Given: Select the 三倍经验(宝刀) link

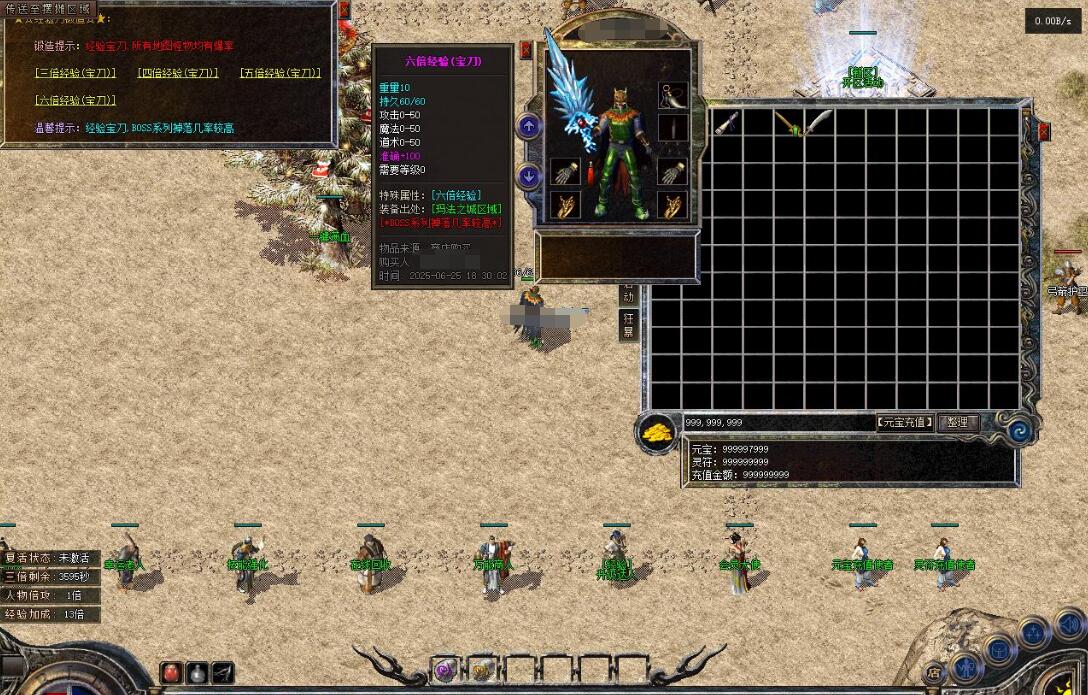Looking at the screenshot, I should (x=75, y=73).
